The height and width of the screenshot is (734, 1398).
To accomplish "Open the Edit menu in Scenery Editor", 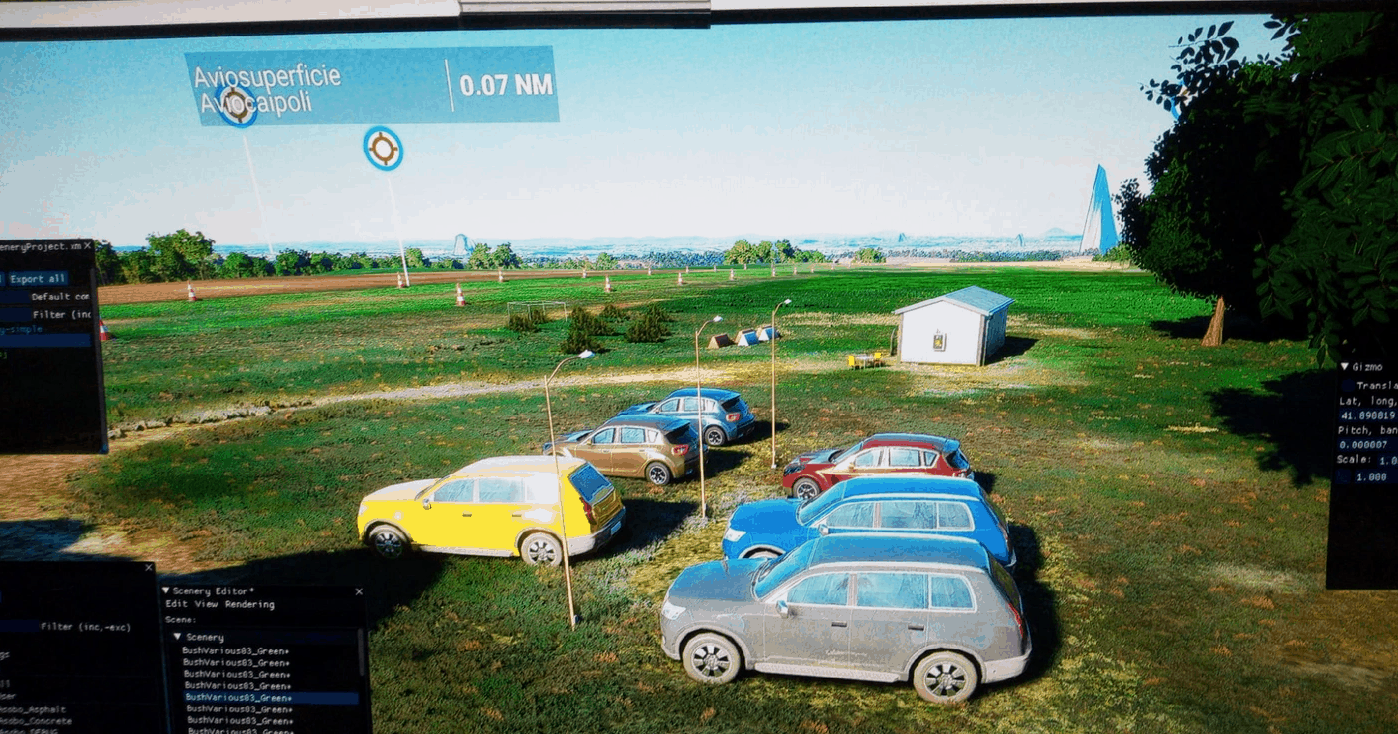I will coord(177,605).
